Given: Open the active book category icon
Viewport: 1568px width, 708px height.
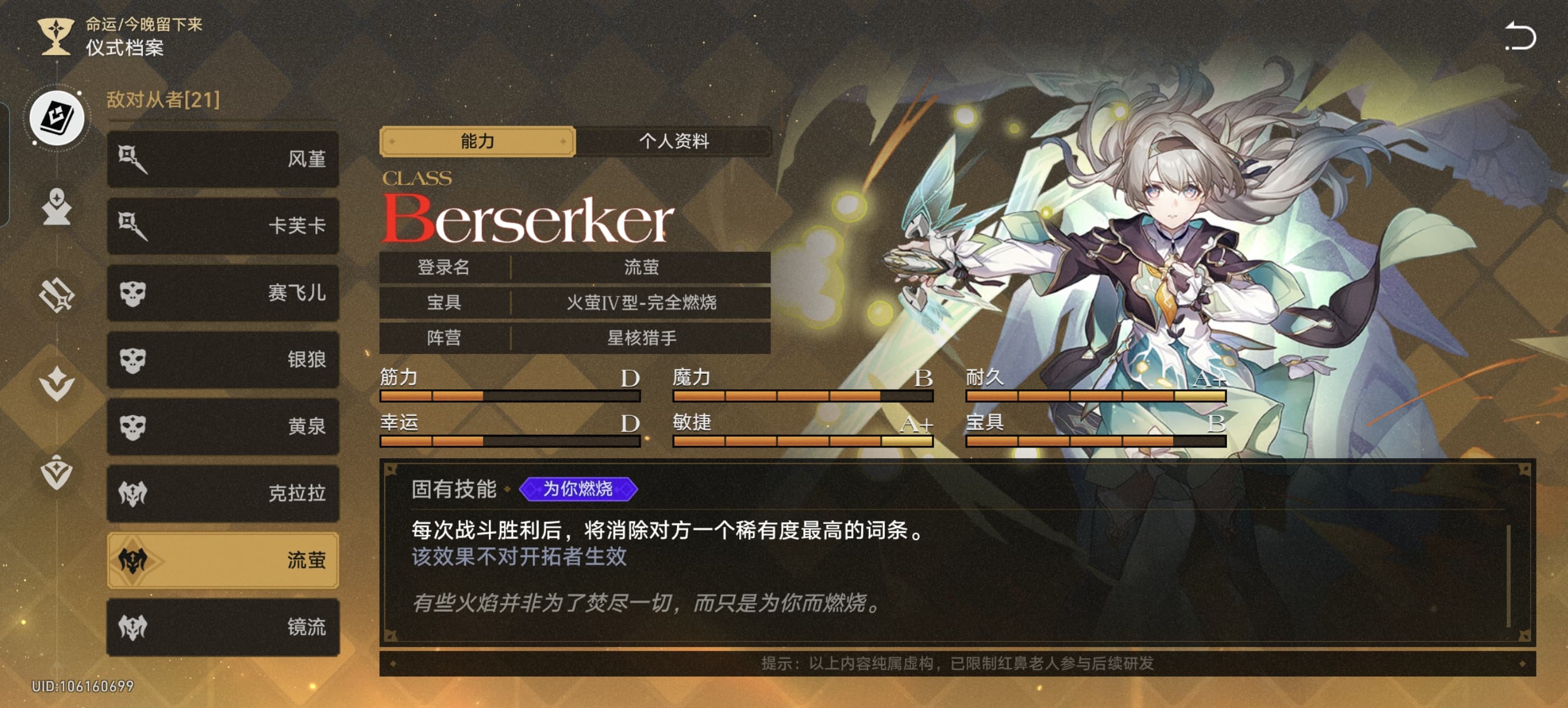Looking at the screenshot, I should click(57, 118).
